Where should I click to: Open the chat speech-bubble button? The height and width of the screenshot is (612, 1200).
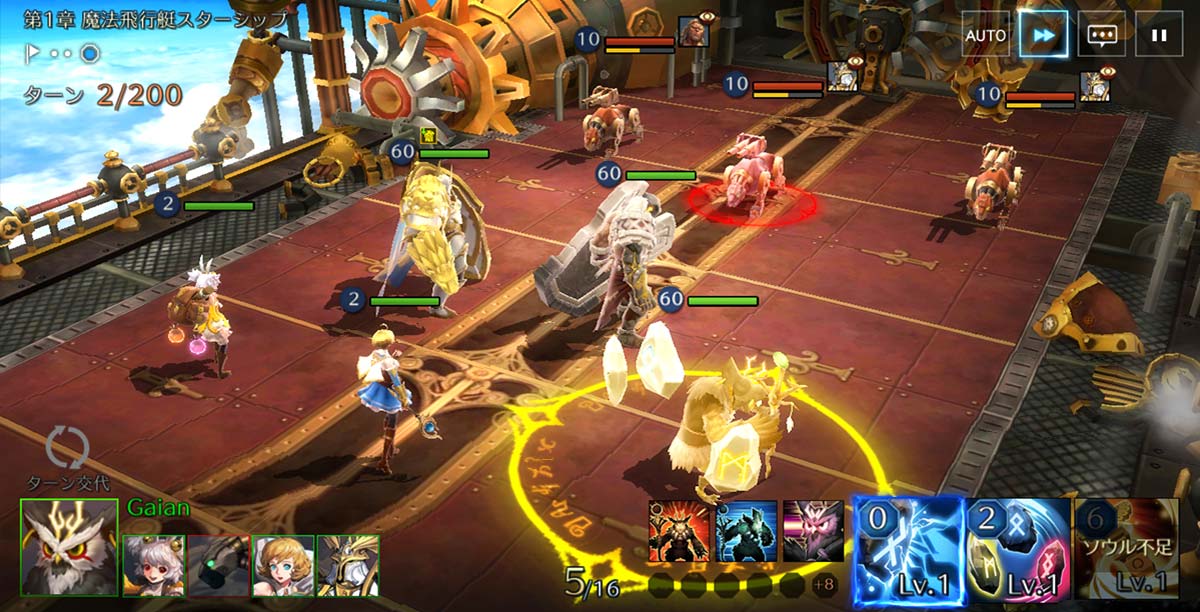1101,35
